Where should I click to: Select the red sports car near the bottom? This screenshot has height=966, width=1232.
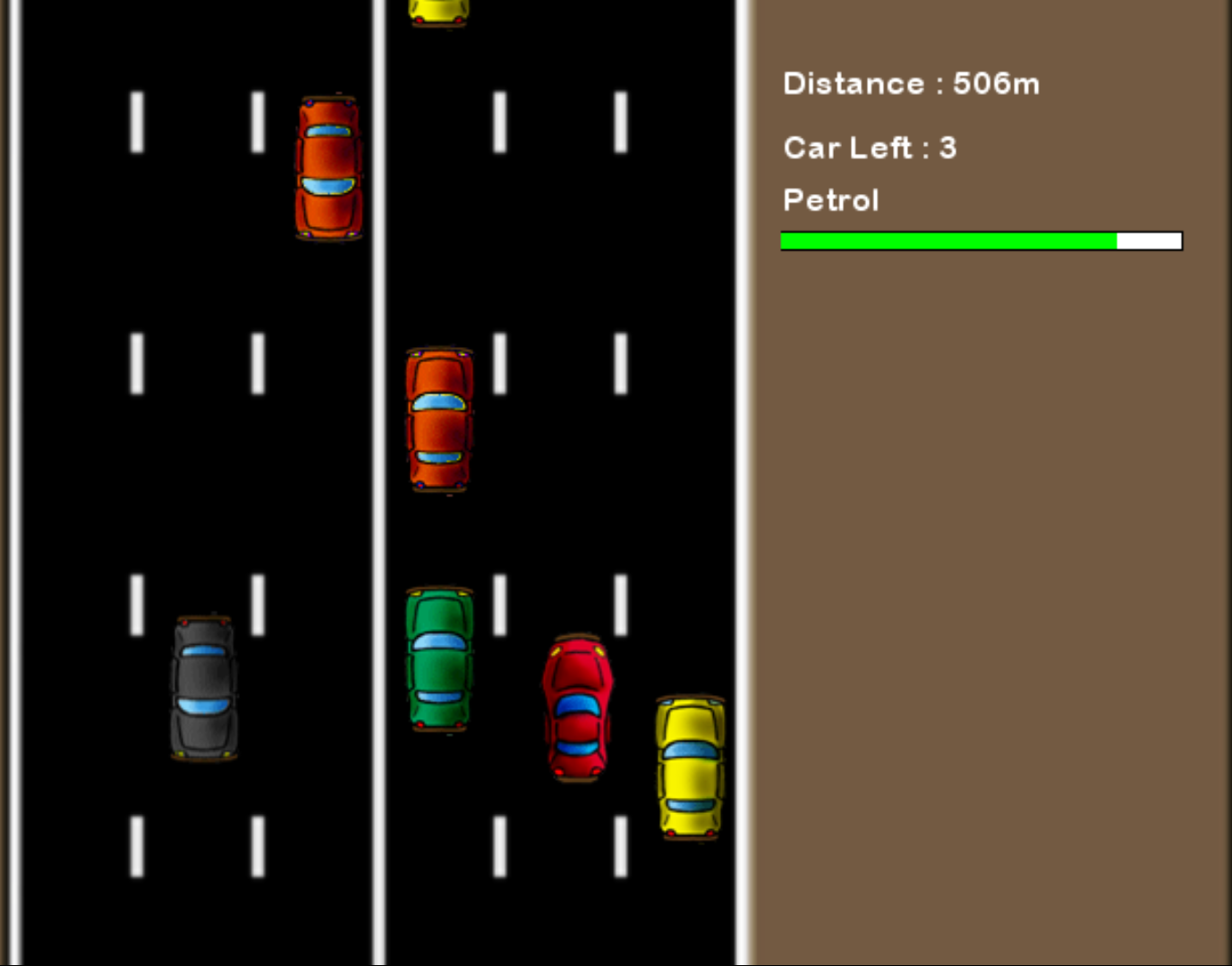click(x=578, y=707)
